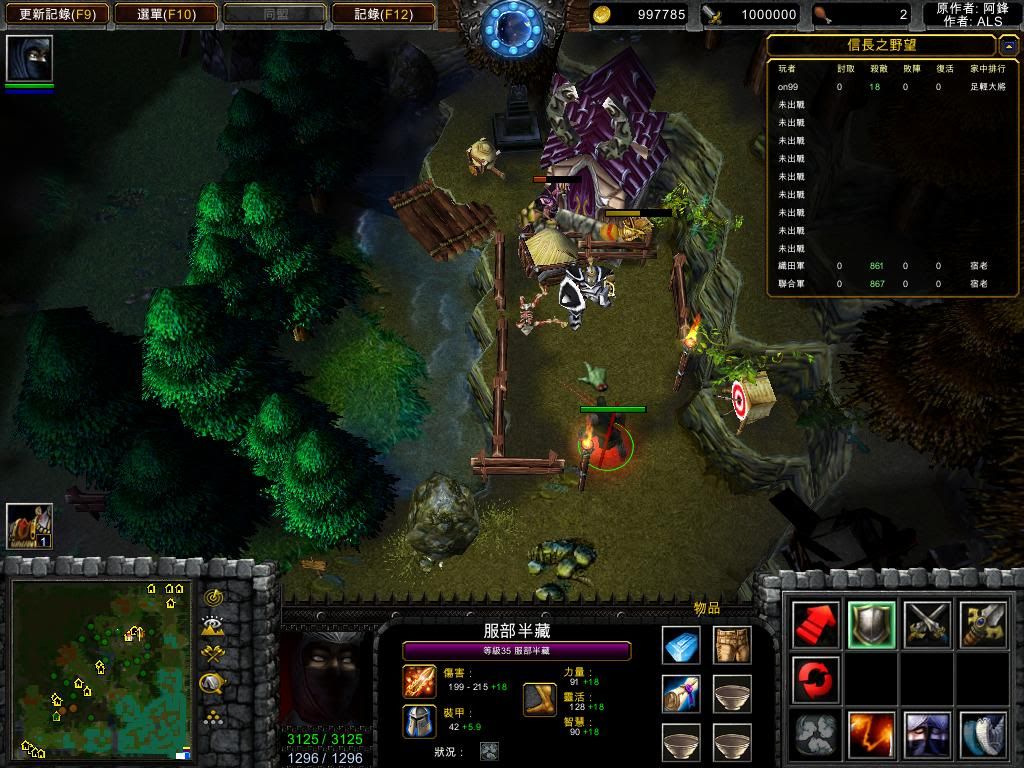This screenshot has width=1024, height=768.
Task: Toggle the minimap terrain display button
Action: click(212, 626)
